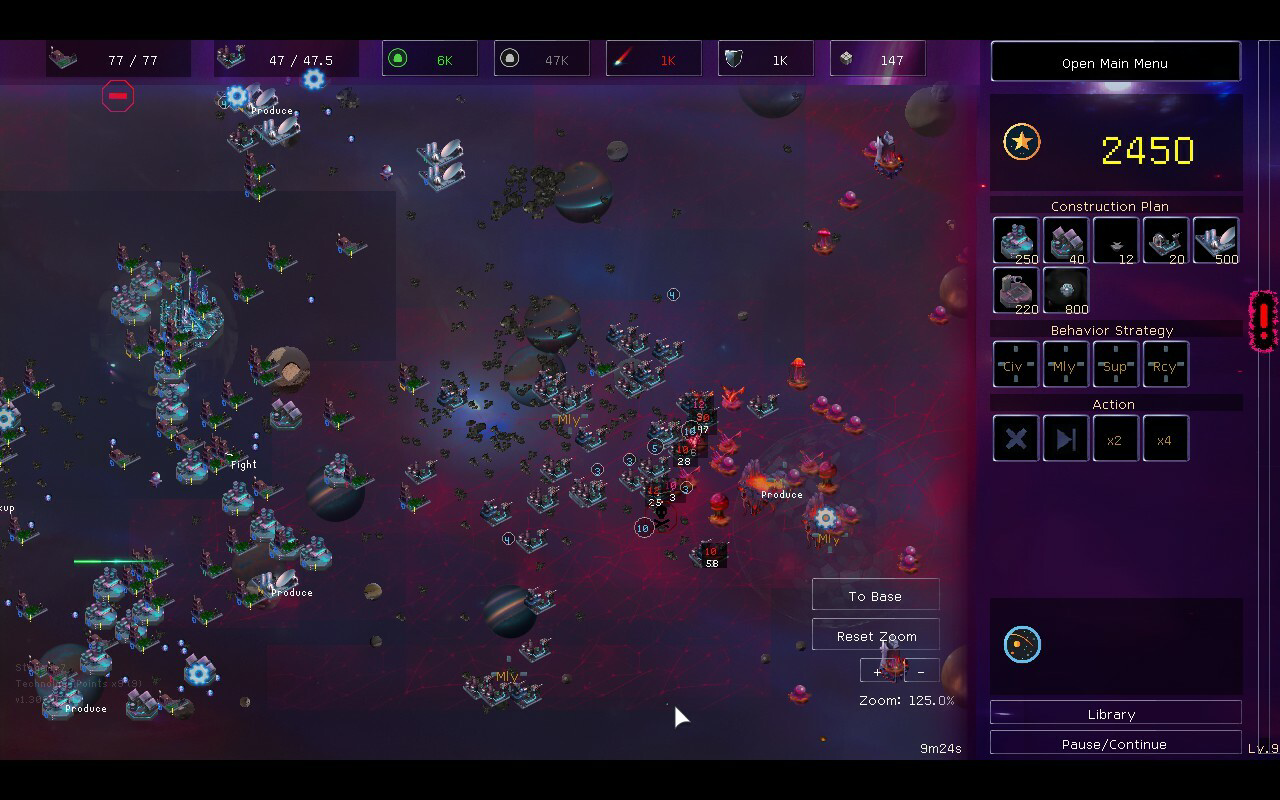Open the circular orbit icon below the panel
This screenshot has width=1280, height=800.
[x=1024, y=645]
